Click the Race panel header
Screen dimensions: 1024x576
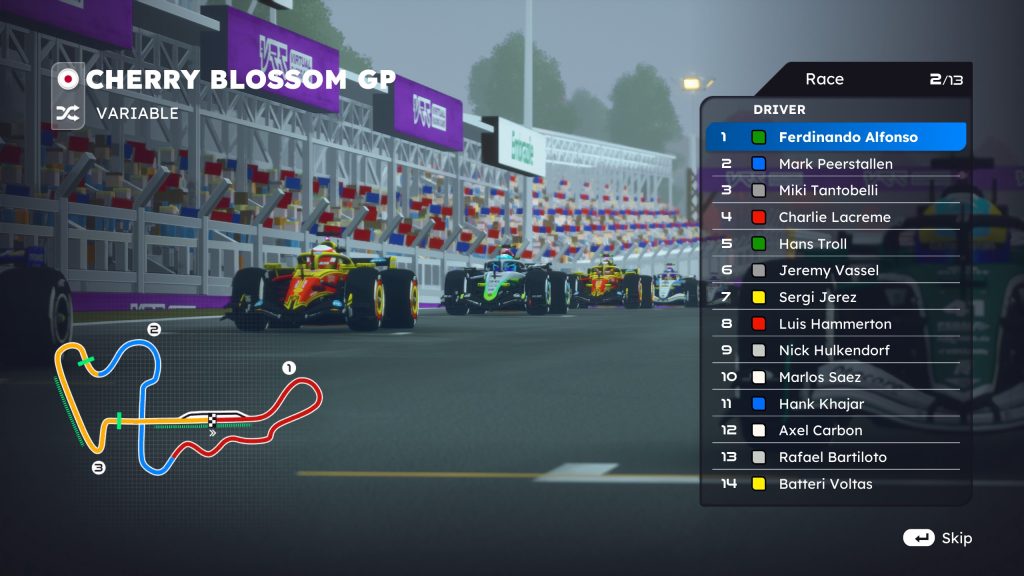(835, 79)
